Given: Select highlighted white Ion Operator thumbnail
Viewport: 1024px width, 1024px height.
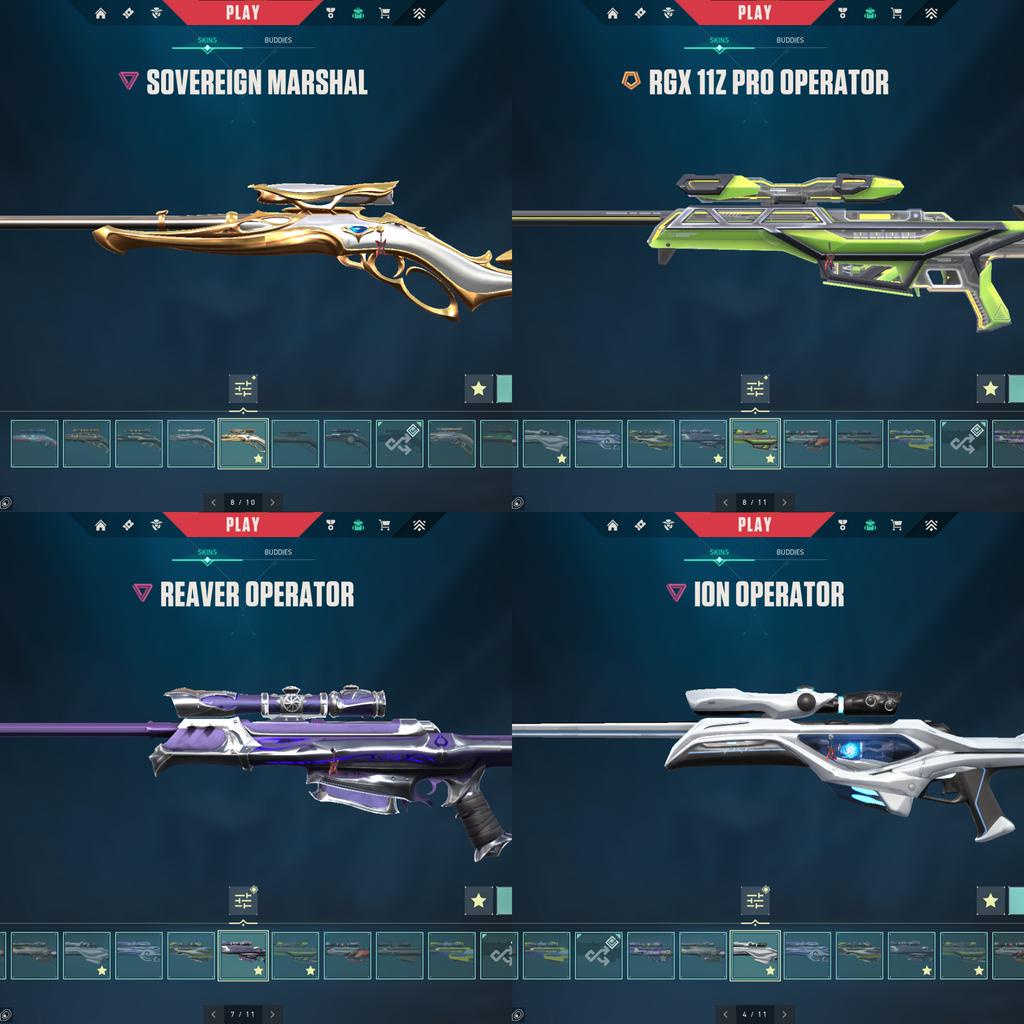Looking at the screenshot, I should (755, 955).
